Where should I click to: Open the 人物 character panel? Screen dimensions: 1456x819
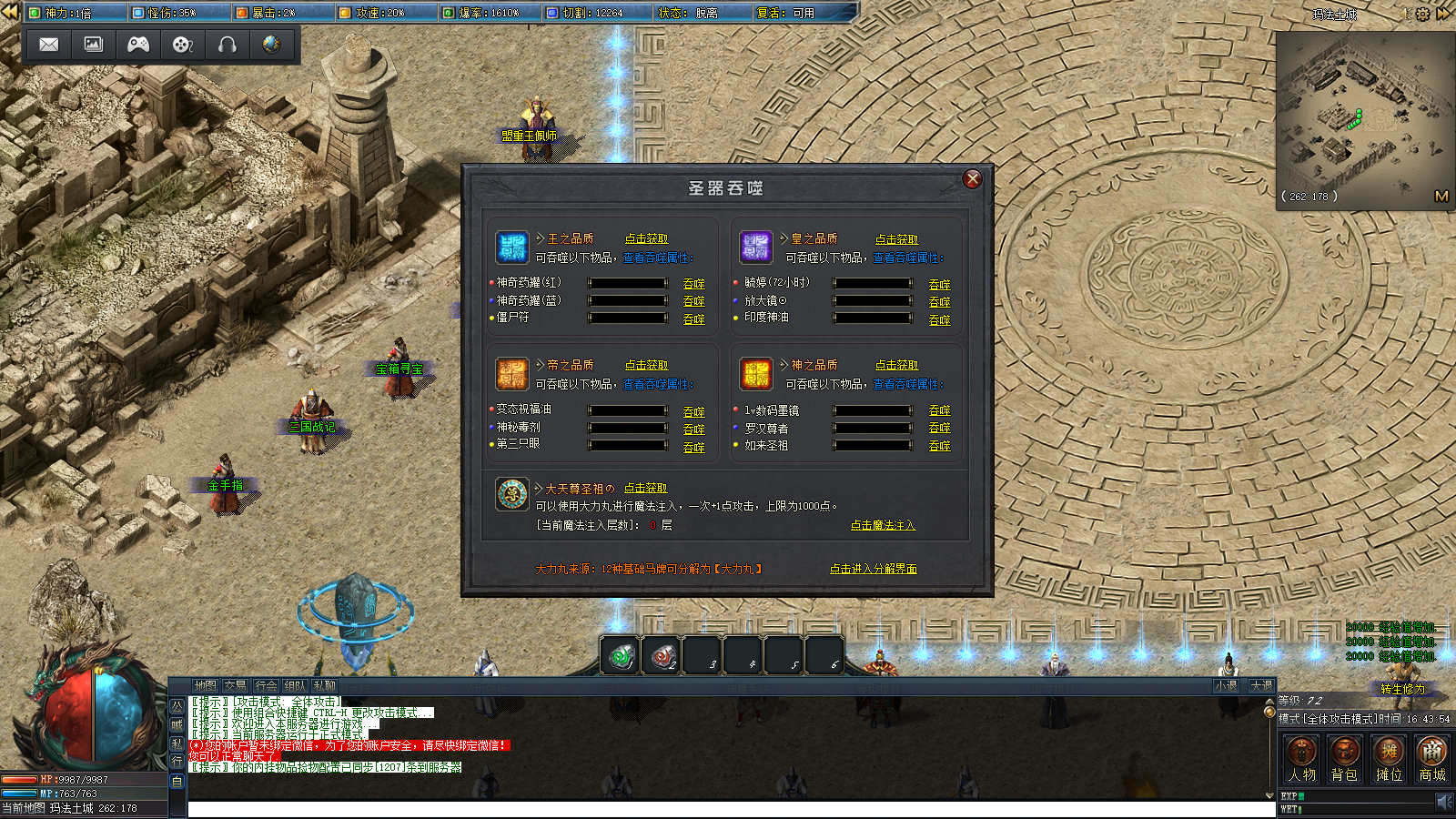click(x=1301, y=759)
